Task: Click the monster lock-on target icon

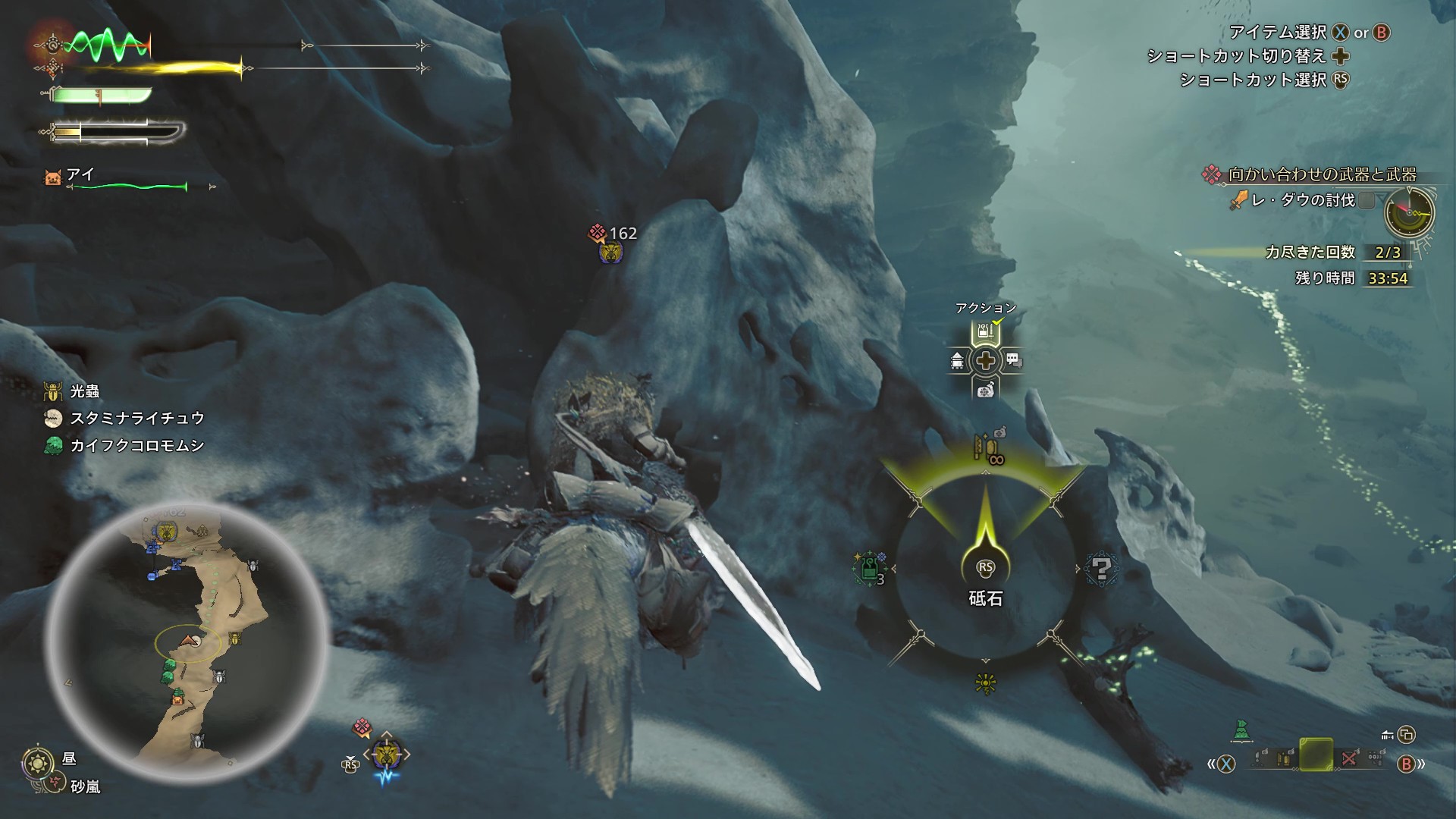Action: point(387,755)
